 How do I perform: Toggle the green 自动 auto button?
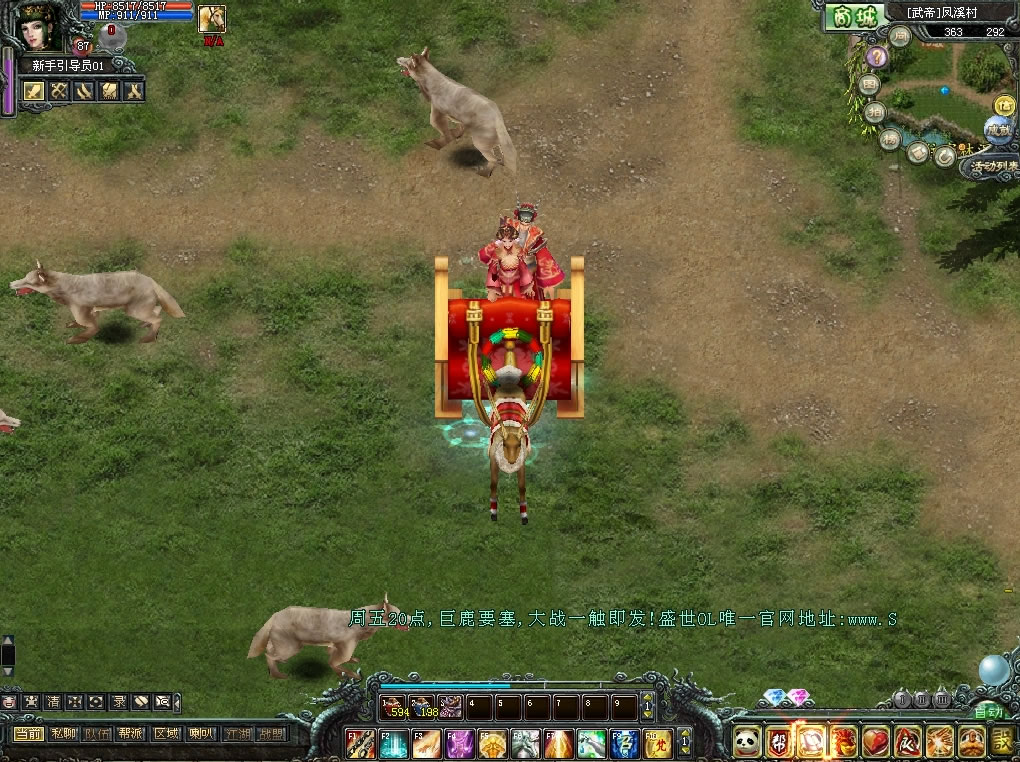point(988,712)
